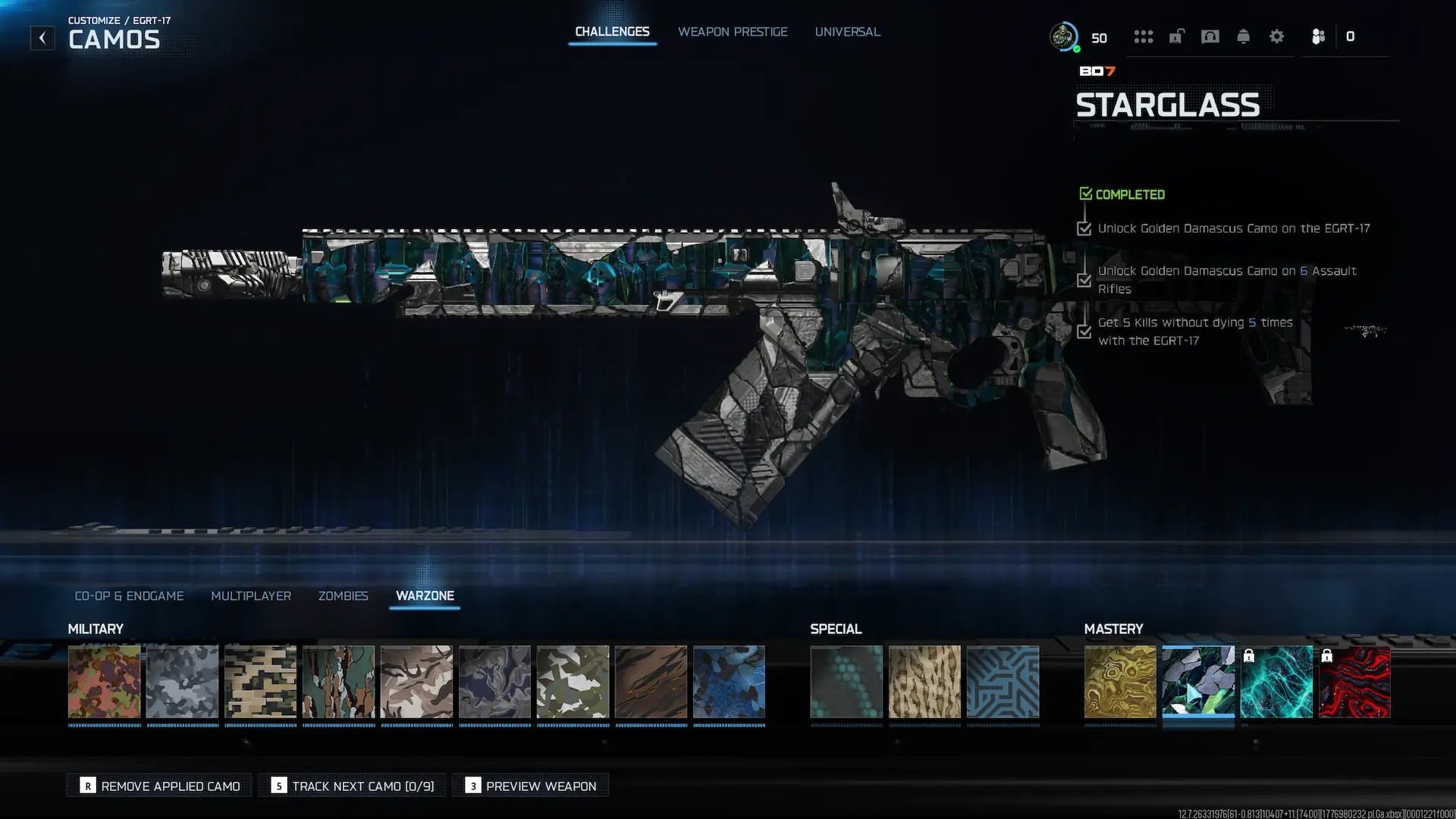
Task: Choose the Zombies camo category
Action: click(x=343, y=596)
